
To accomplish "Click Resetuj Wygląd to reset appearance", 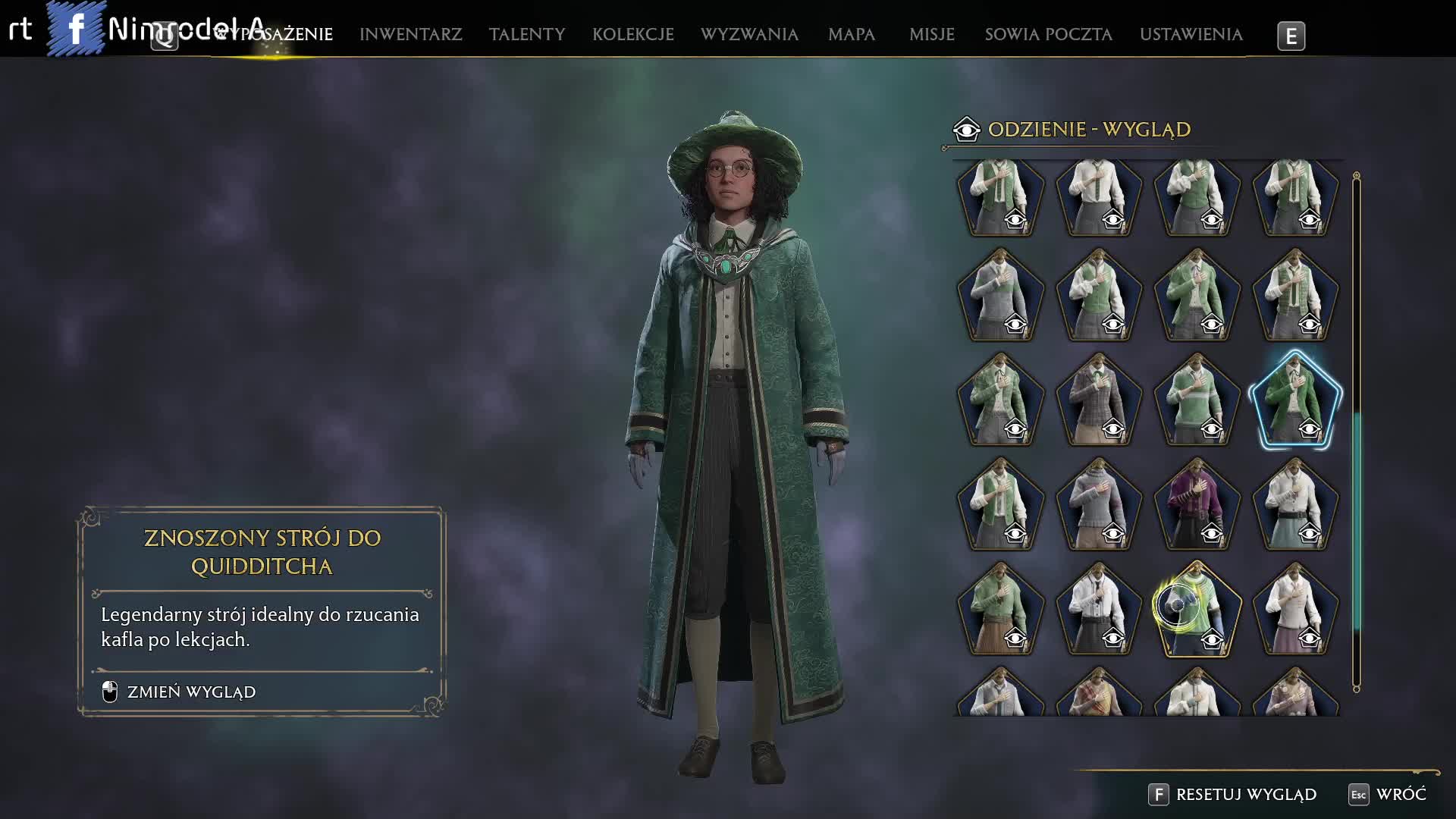I will [1245, 794].
